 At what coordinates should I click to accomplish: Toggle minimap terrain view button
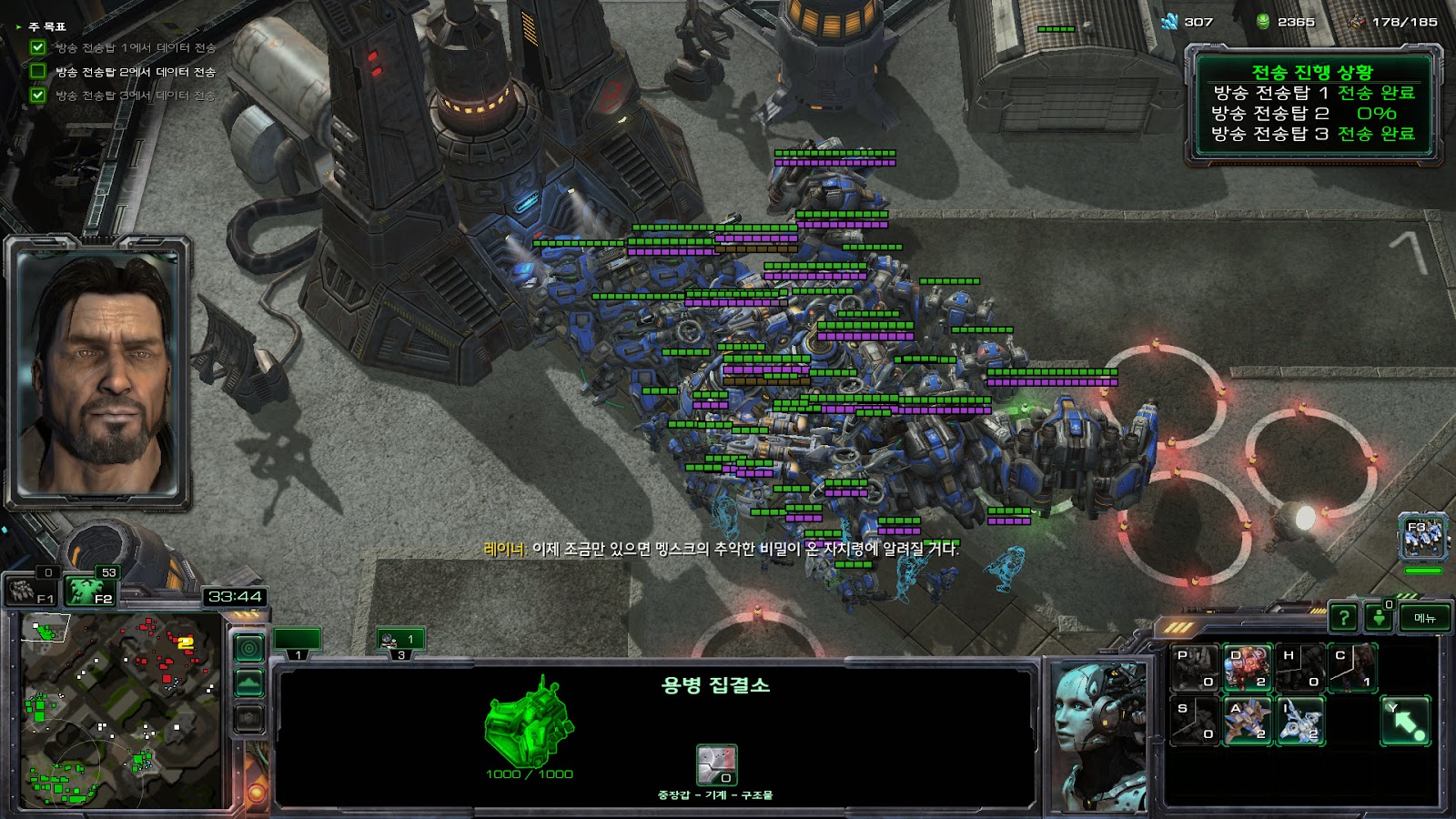[x=249, y=682]
